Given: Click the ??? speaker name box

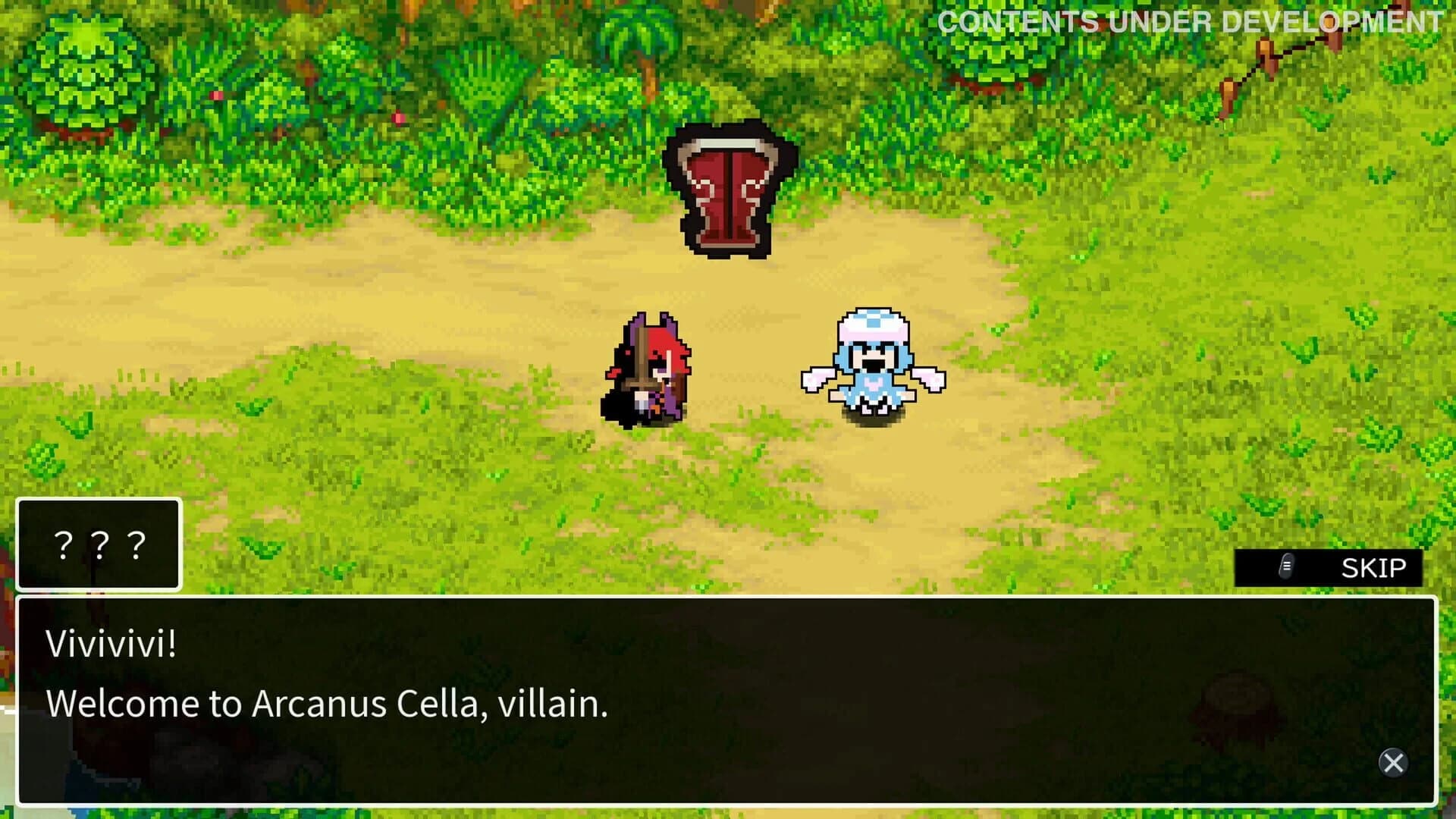Looking at the screenshot, I should click(x=97, y=544).
